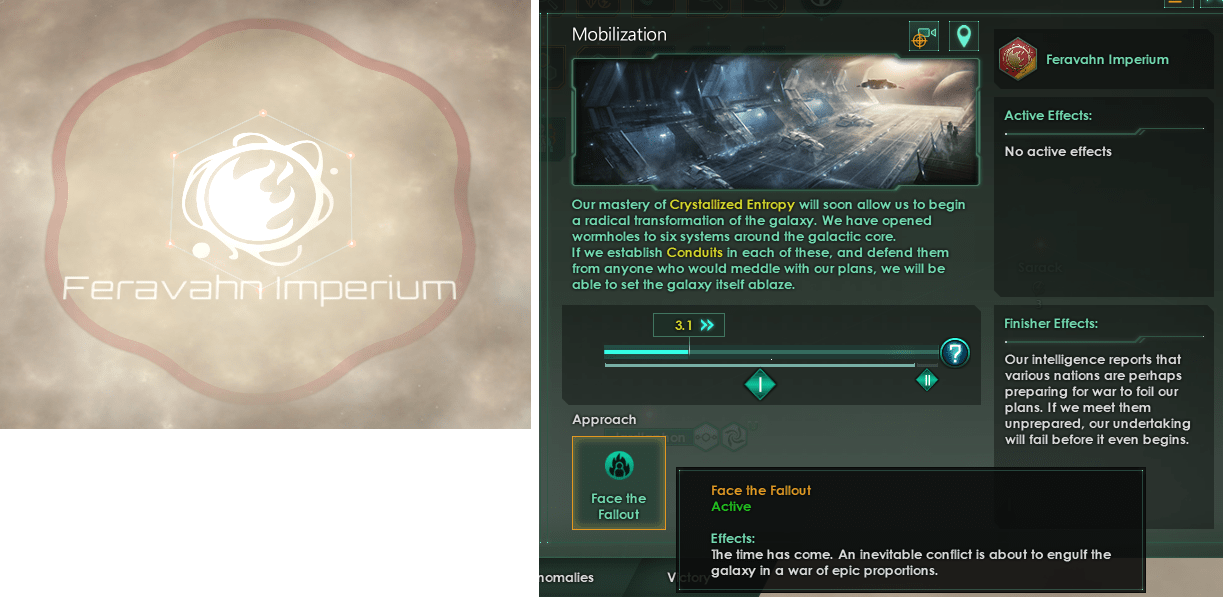Click the camera target icon beside Mobilization

tap(923, 37)
